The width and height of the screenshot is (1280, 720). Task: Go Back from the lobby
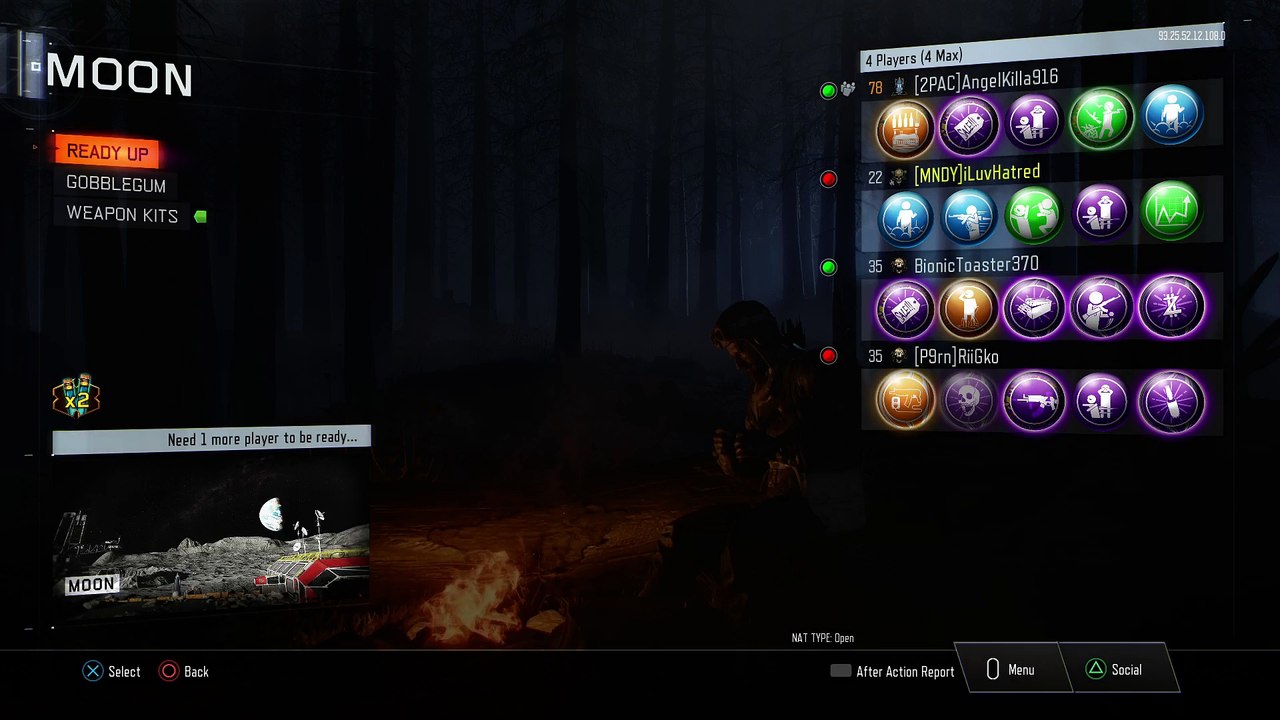click(x=184, y=672)
